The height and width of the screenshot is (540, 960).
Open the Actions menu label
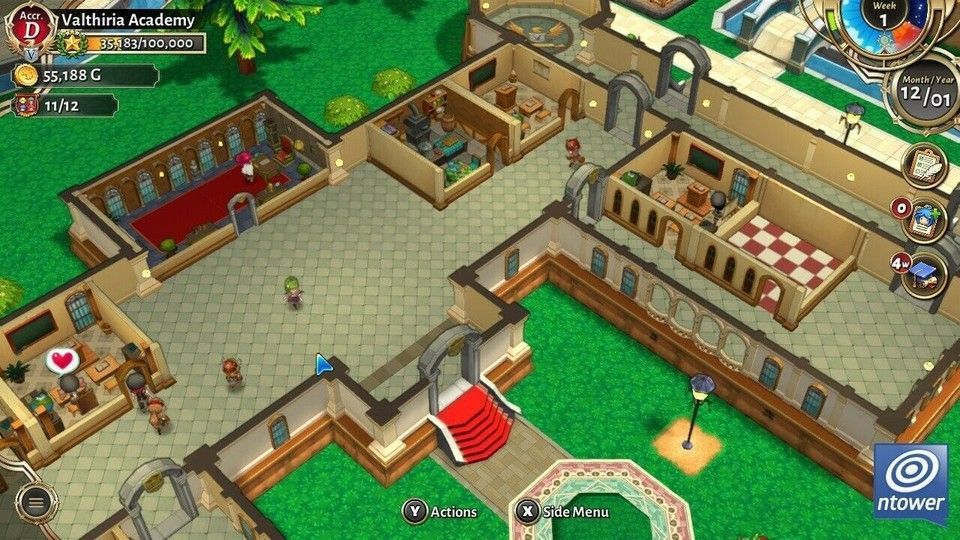point(441,512)
